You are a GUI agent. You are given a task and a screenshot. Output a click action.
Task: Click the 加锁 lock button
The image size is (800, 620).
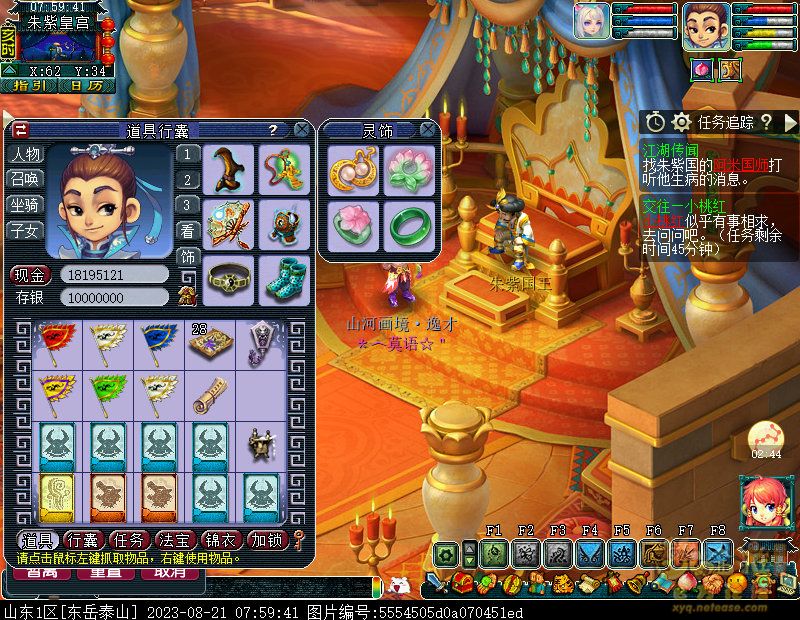click(267, 540)
